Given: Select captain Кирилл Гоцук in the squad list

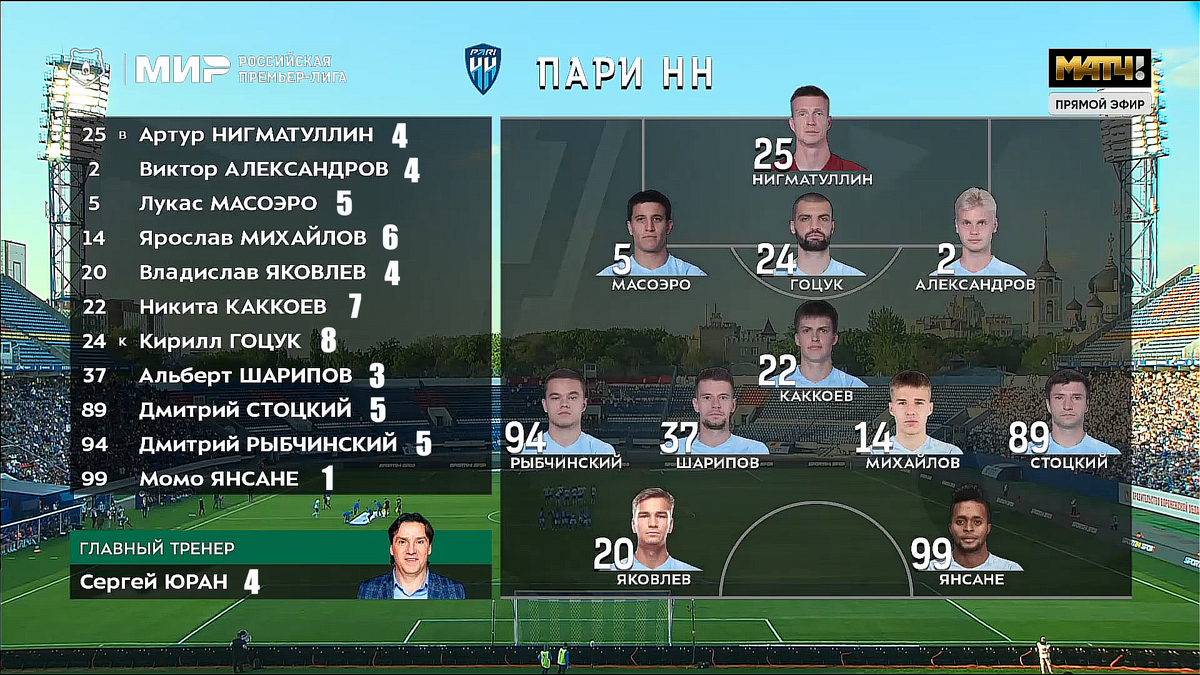Looking at the screenshot, I should [x=220, y=341].
